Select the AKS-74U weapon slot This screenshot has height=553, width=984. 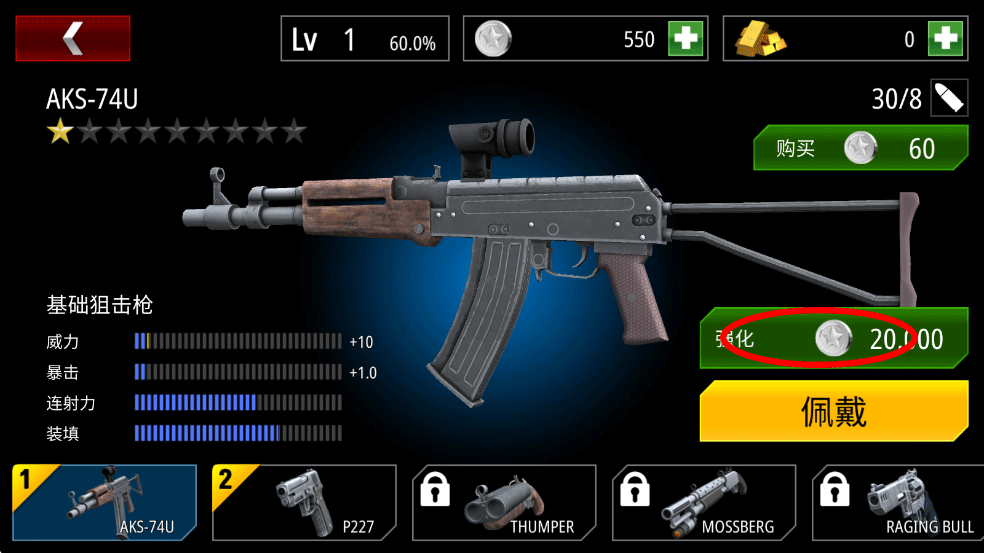point(105,502)
